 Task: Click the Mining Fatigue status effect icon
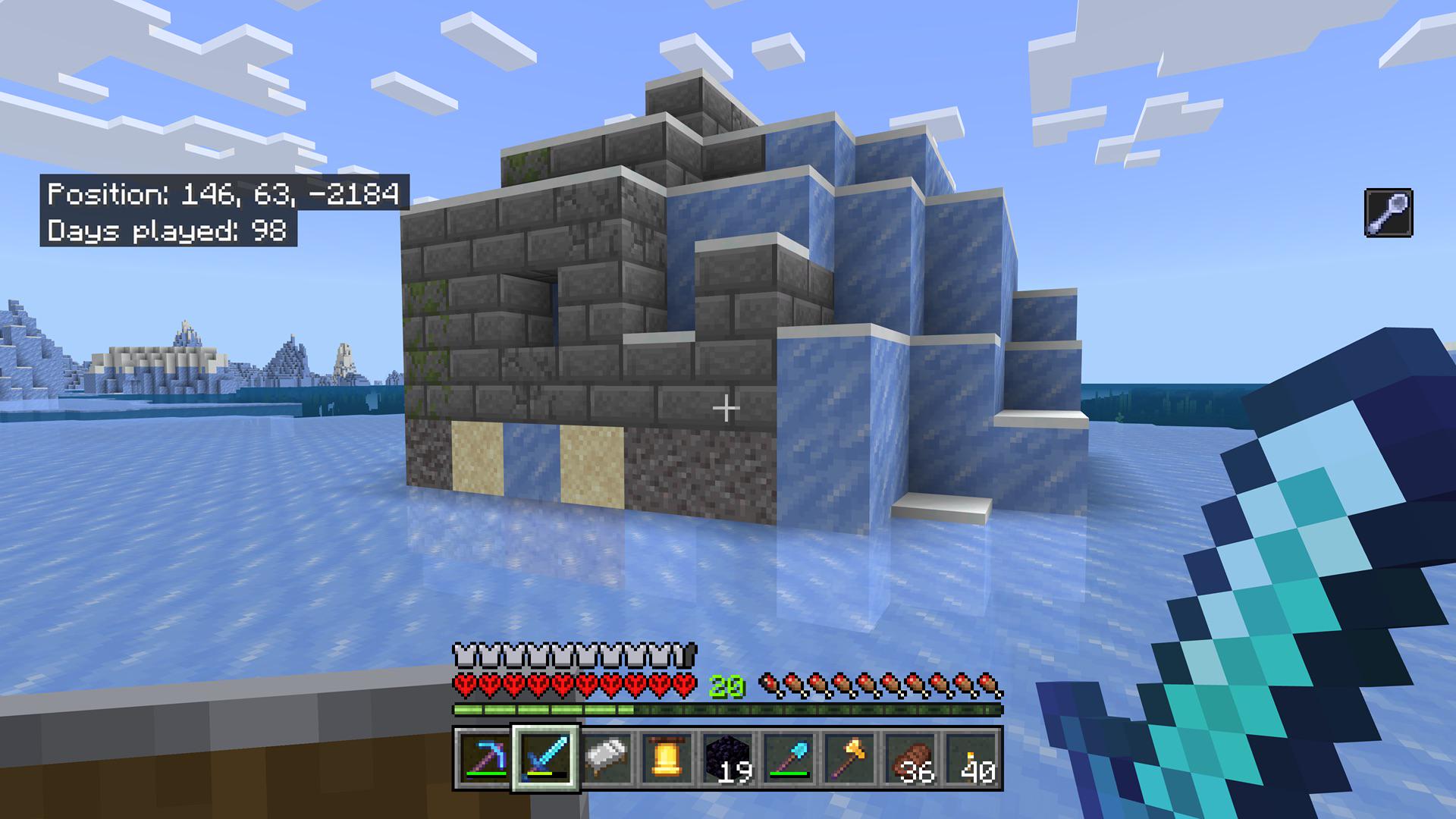click(x=1389, y=213)
